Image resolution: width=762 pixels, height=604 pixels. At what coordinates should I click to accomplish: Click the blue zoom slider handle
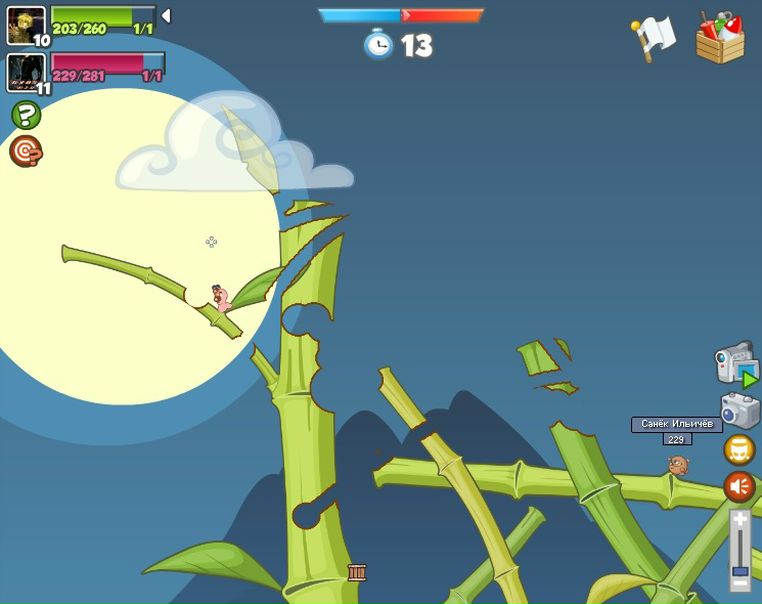(x=740, y=571)
